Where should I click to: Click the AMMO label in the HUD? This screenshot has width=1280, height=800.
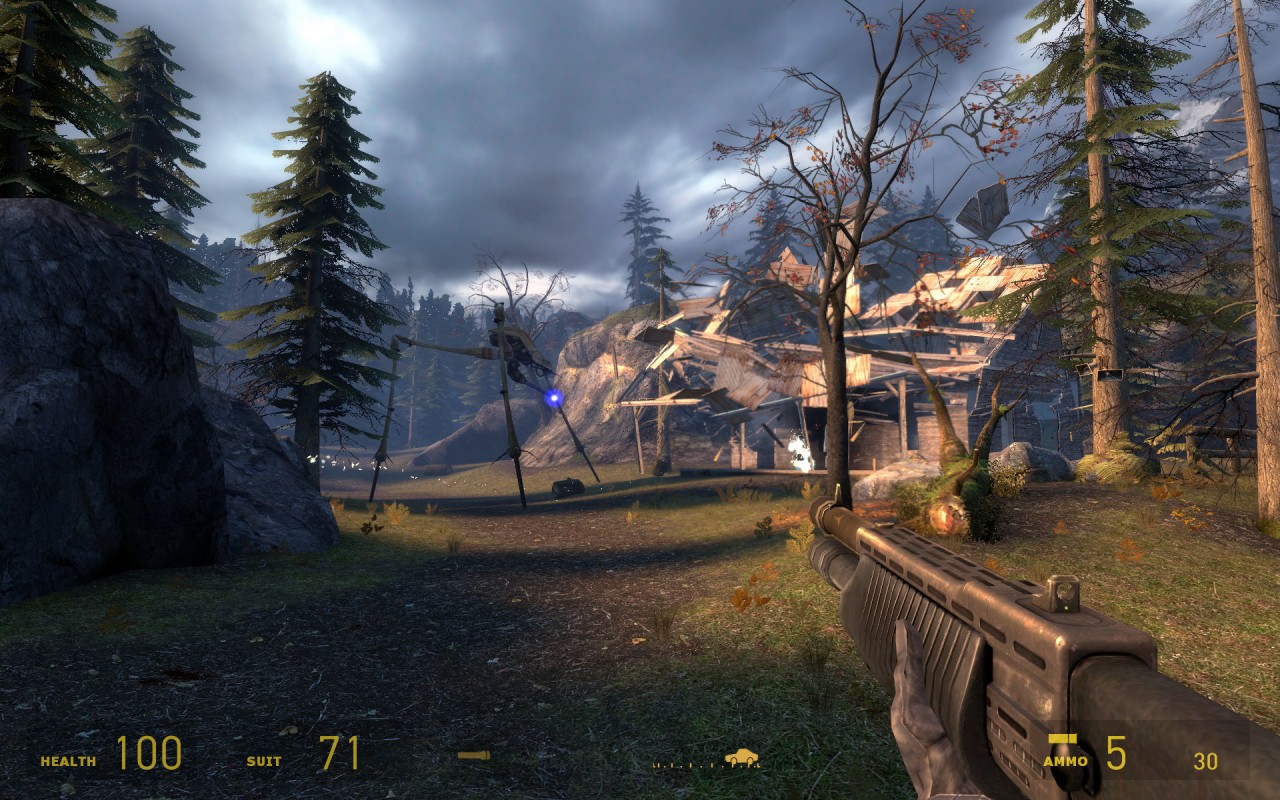coord(1065,760)
